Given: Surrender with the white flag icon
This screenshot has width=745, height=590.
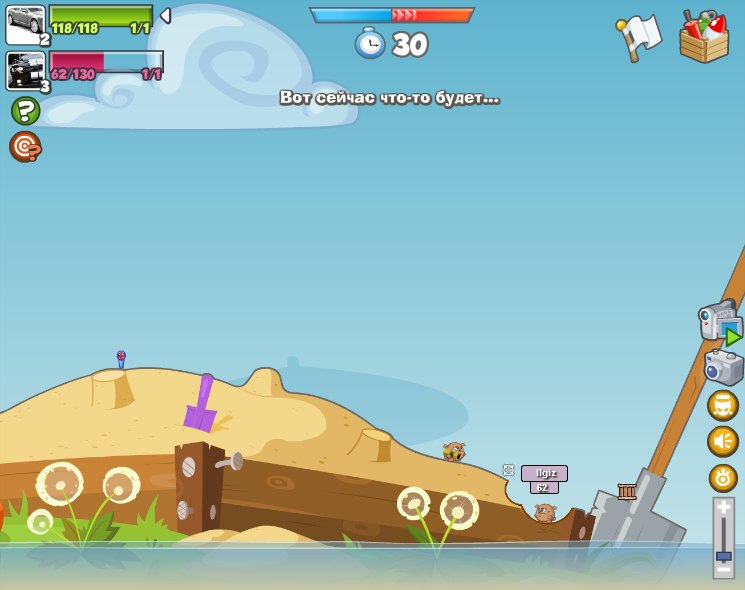Looking at the screenshot, I should [x=639, y=37].
